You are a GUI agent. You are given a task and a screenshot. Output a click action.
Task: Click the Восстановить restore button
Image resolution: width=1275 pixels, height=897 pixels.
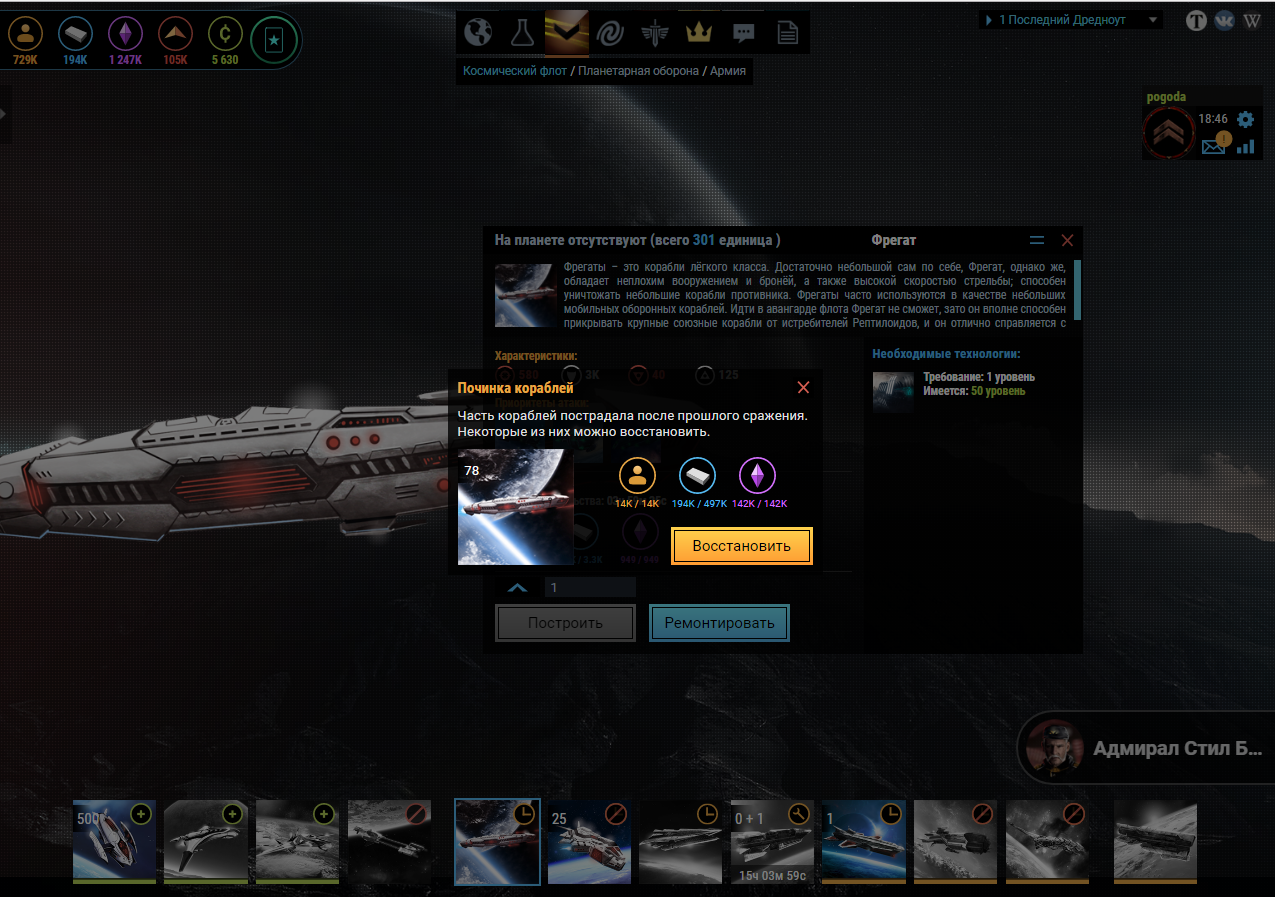pyautogui.click(x=741, y=546)
